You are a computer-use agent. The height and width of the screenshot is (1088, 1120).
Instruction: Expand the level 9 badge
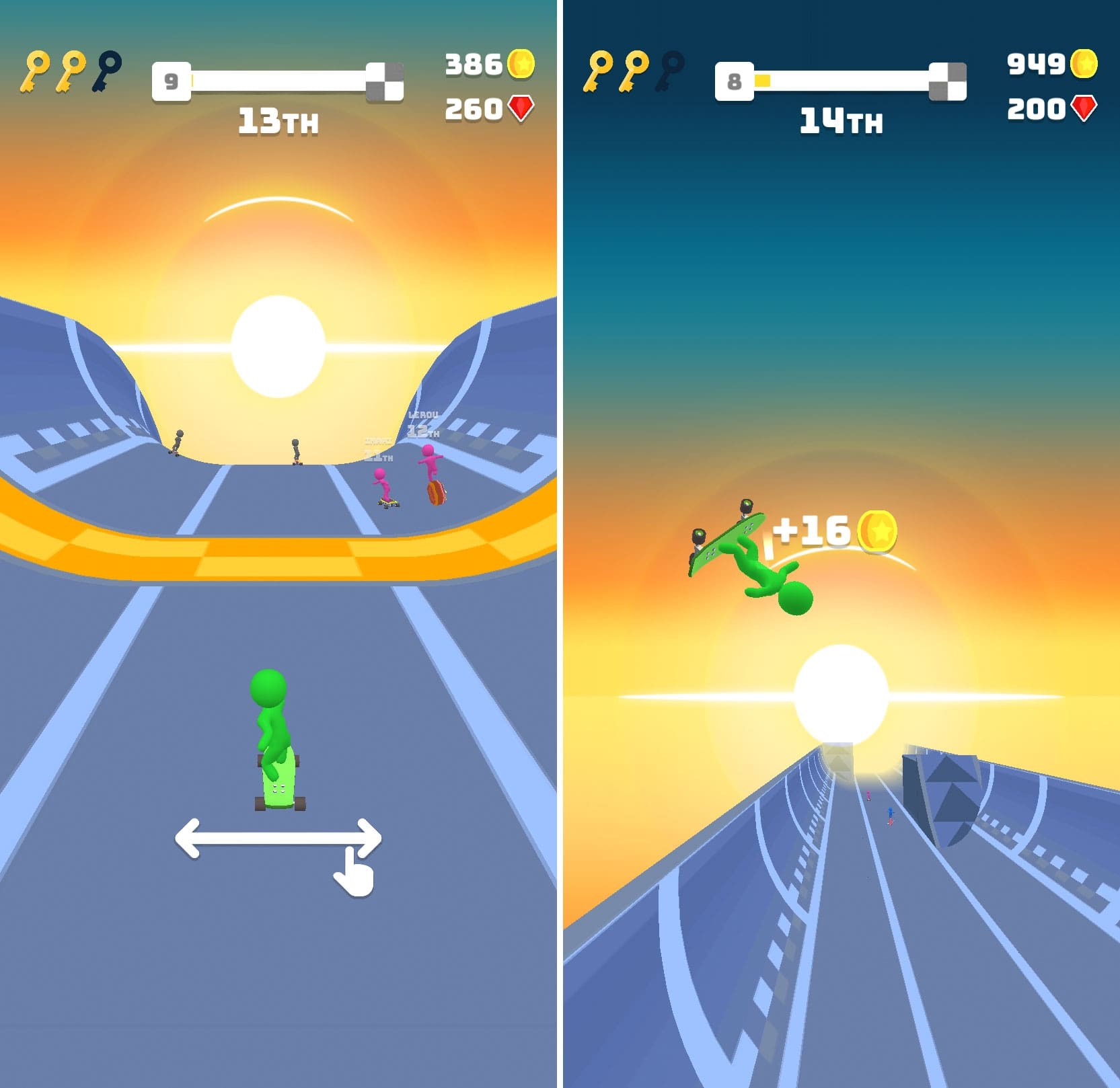tap(172, 81)
